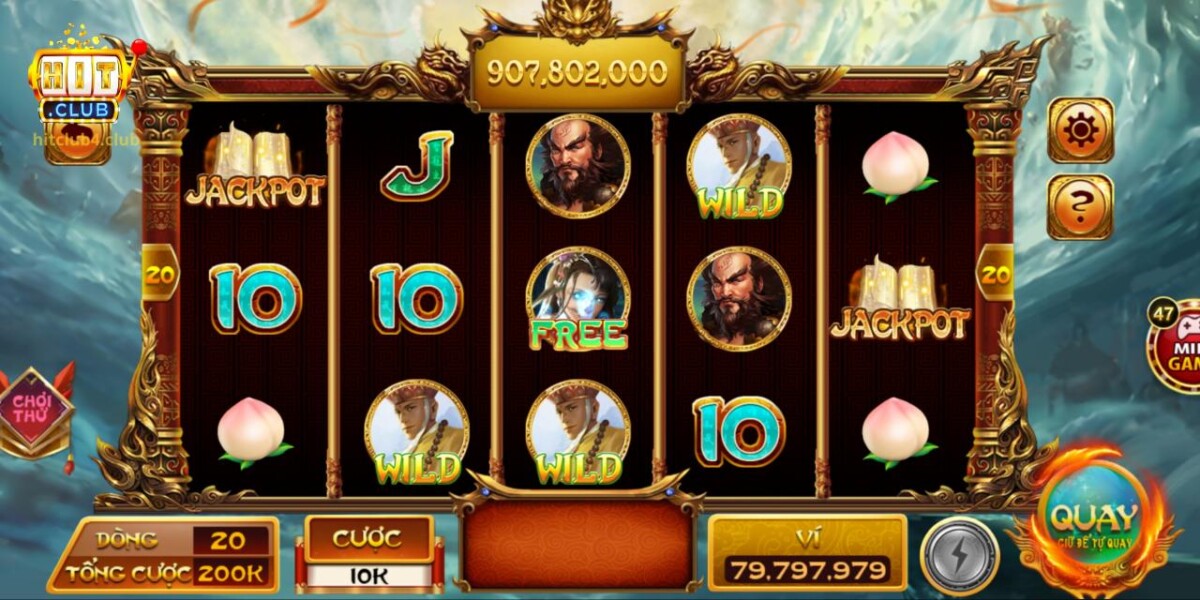Click the Hit Club logo
Screen dimensions: 1200x600
click(82, 85)
